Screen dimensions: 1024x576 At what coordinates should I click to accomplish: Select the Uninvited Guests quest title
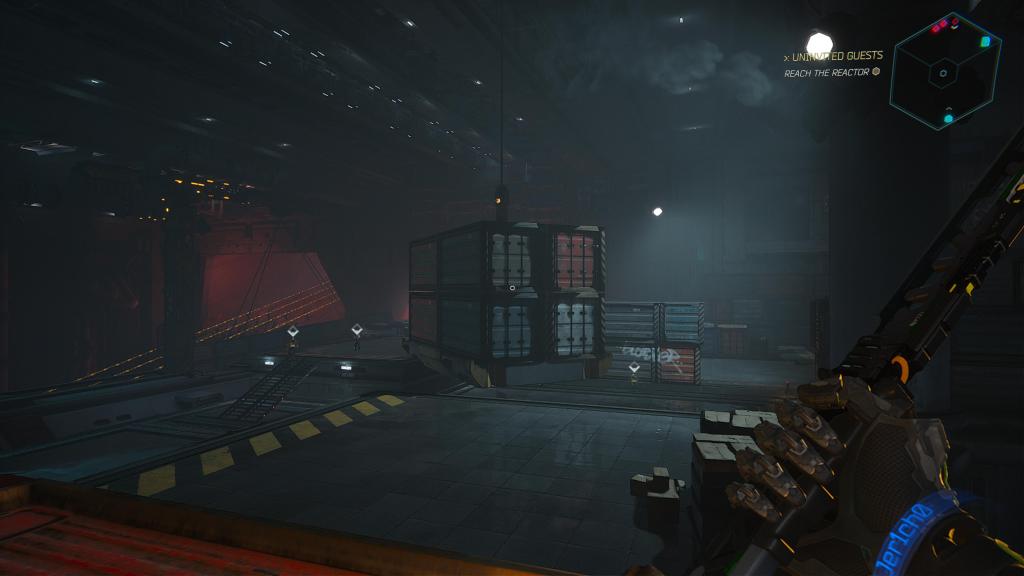click(837, 56)
